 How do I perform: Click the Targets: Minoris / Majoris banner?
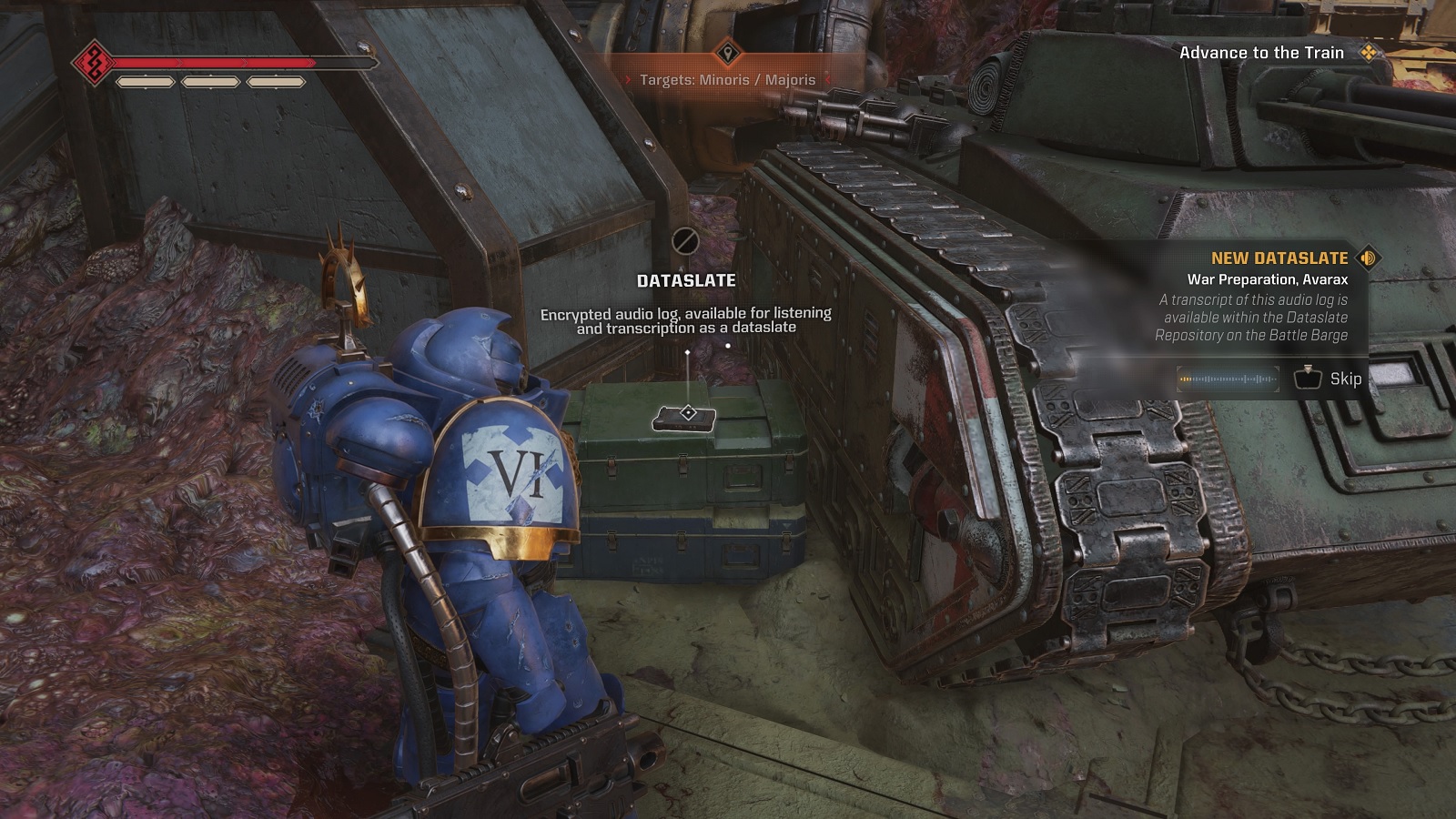(x=727, y=80)
